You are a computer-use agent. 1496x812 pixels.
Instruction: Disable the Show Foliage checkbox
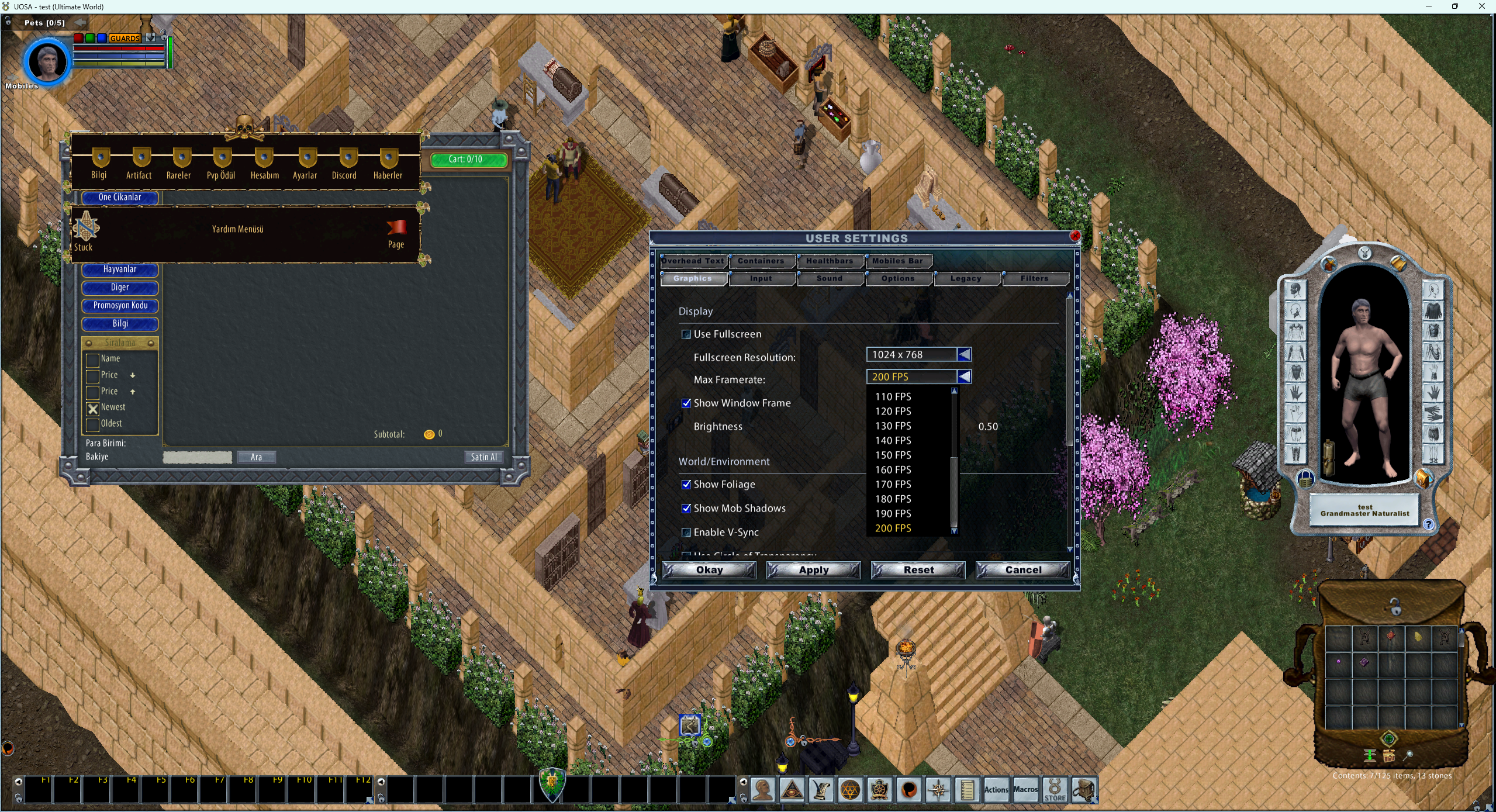[x=686, y=485]
